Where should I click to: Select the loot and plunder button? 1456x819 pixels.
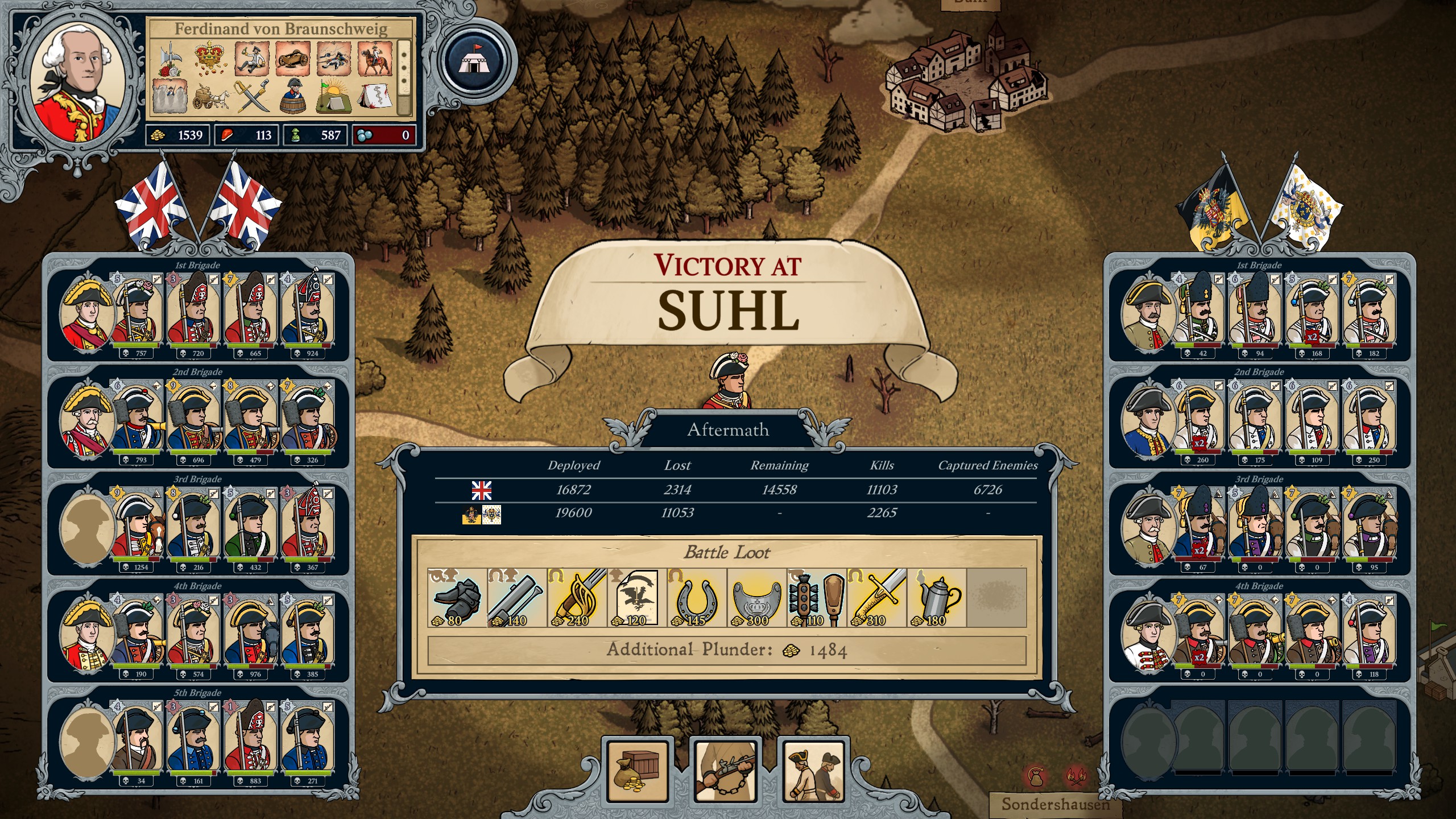click(638, 770)
